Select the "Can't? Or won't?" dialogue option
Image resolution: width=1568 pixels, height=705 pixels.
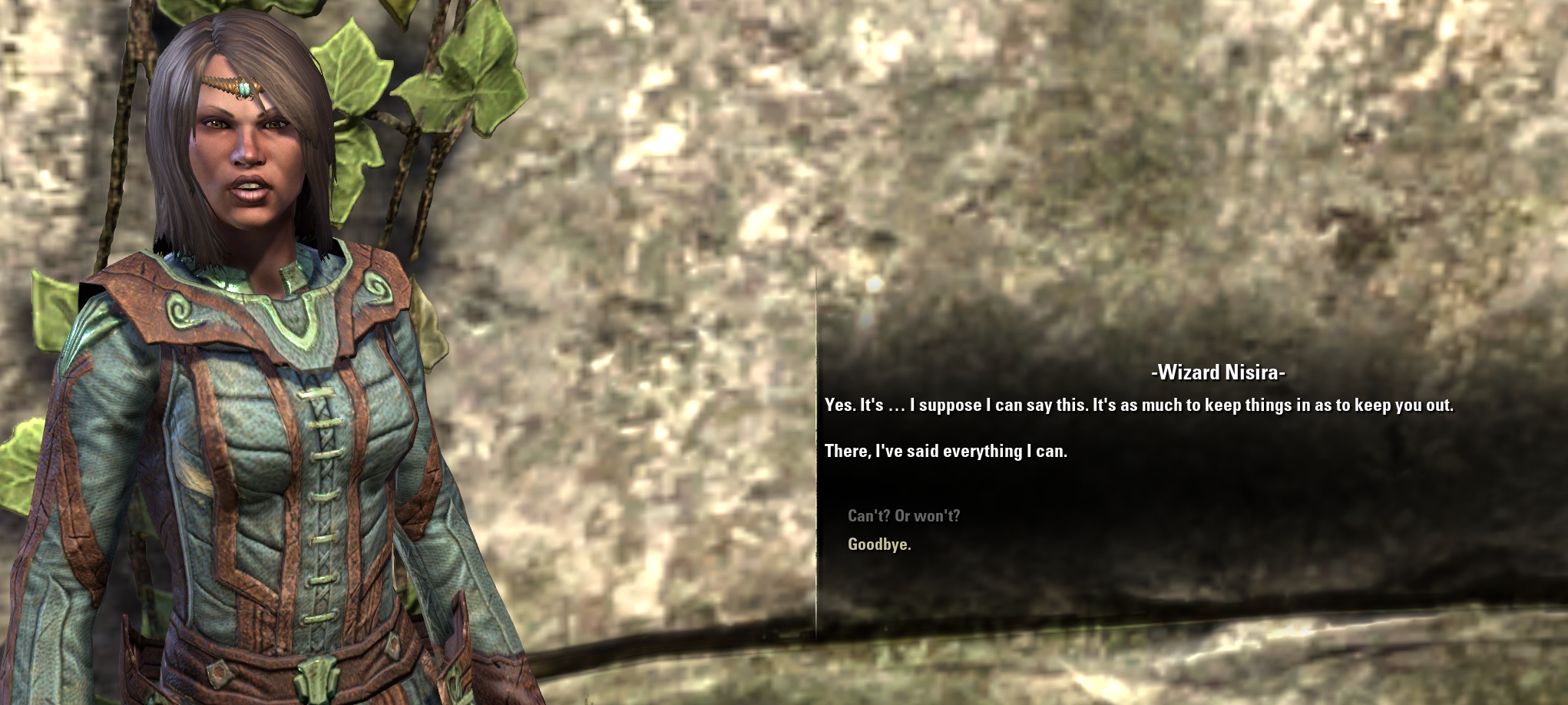tap(903, 516)
